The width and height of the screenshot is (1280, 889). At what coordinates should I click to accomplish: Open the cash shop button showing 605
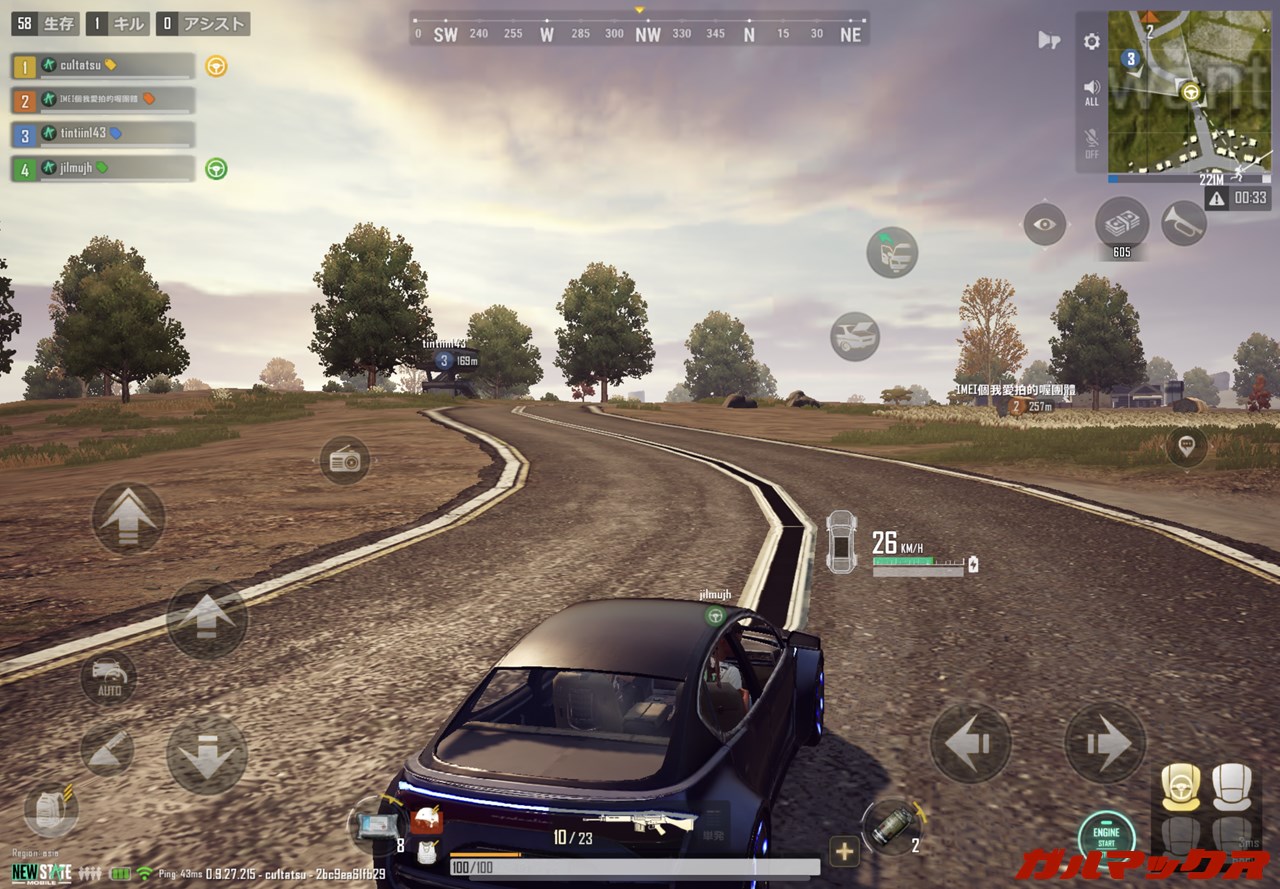click(1121, 223)
